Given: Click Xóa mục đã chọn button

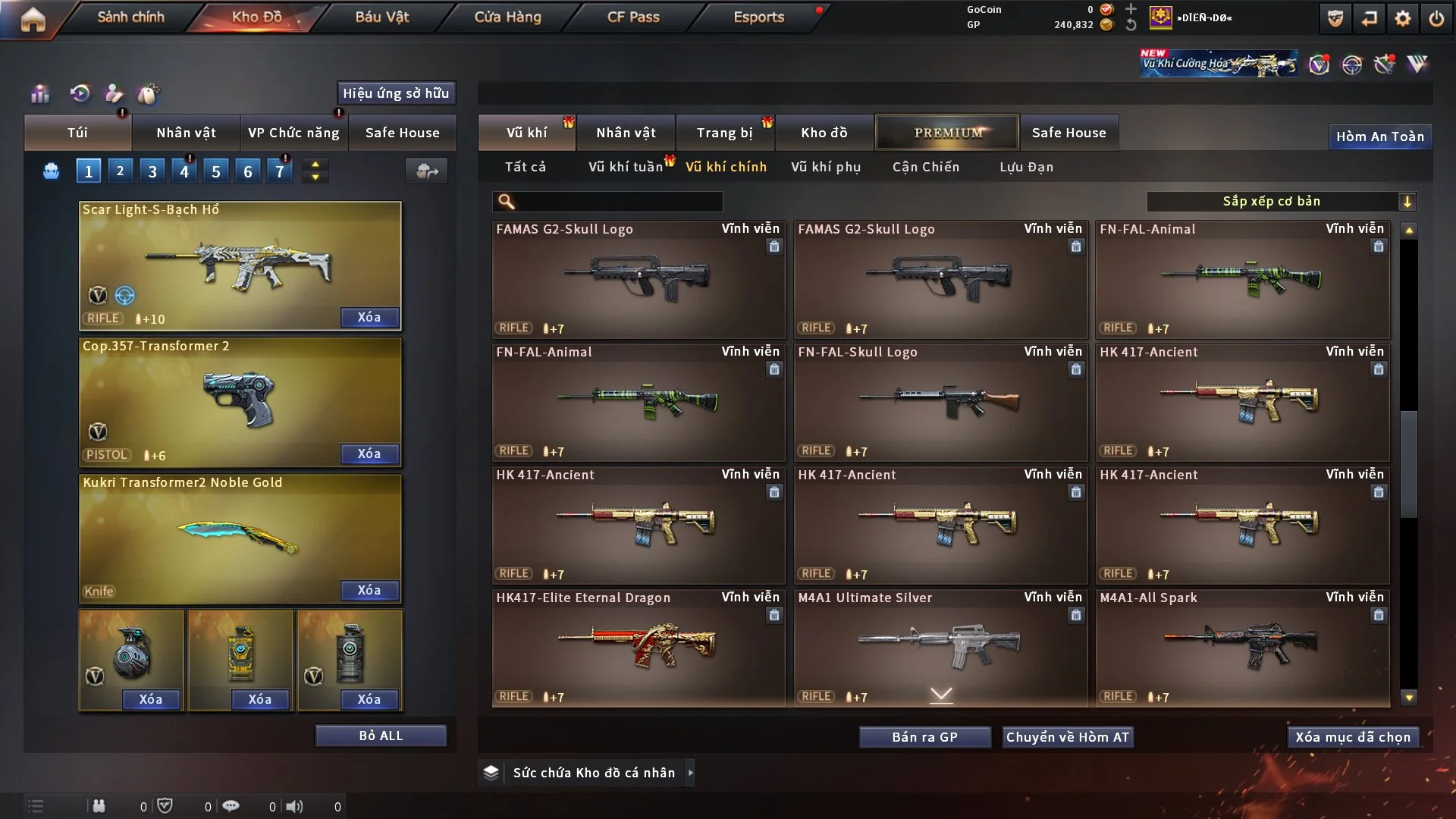Looking at the screenshot, I should point(1353,737).
